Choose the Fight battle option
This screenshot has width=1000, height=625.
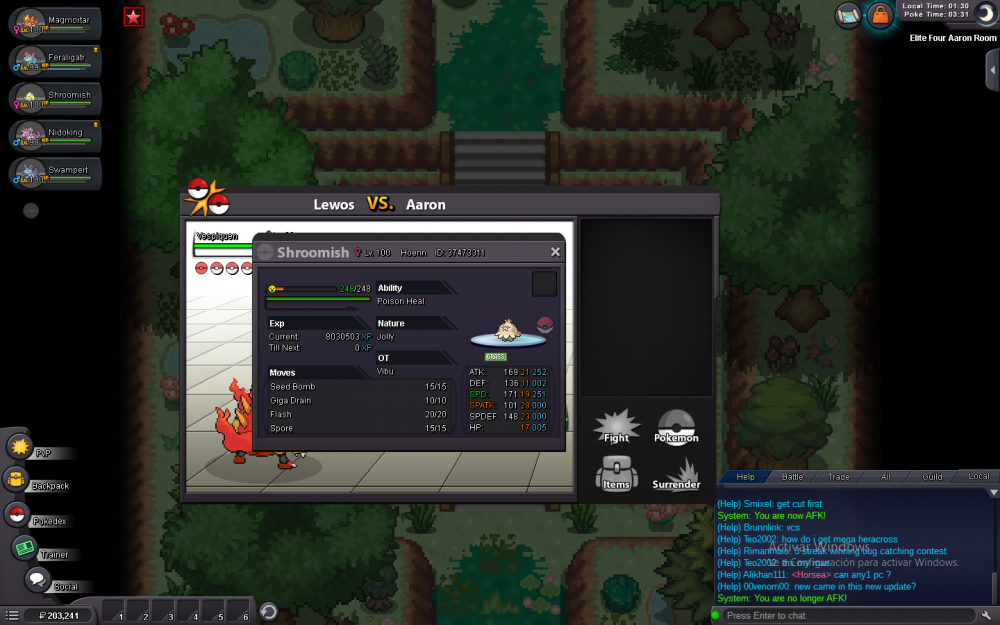[617, 427]
